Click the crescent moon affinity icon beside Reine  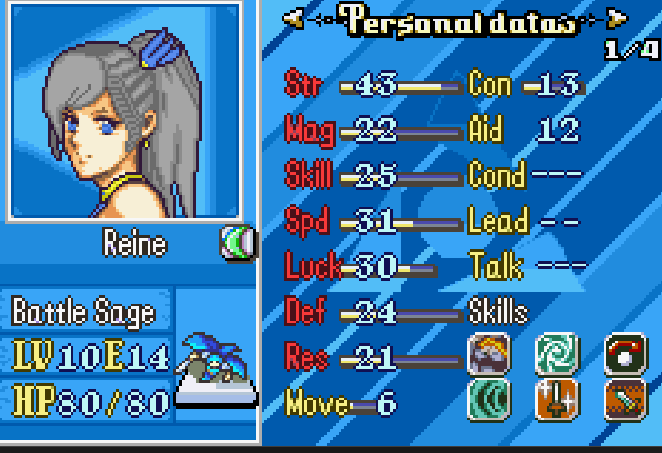click(x=238, y=243)
